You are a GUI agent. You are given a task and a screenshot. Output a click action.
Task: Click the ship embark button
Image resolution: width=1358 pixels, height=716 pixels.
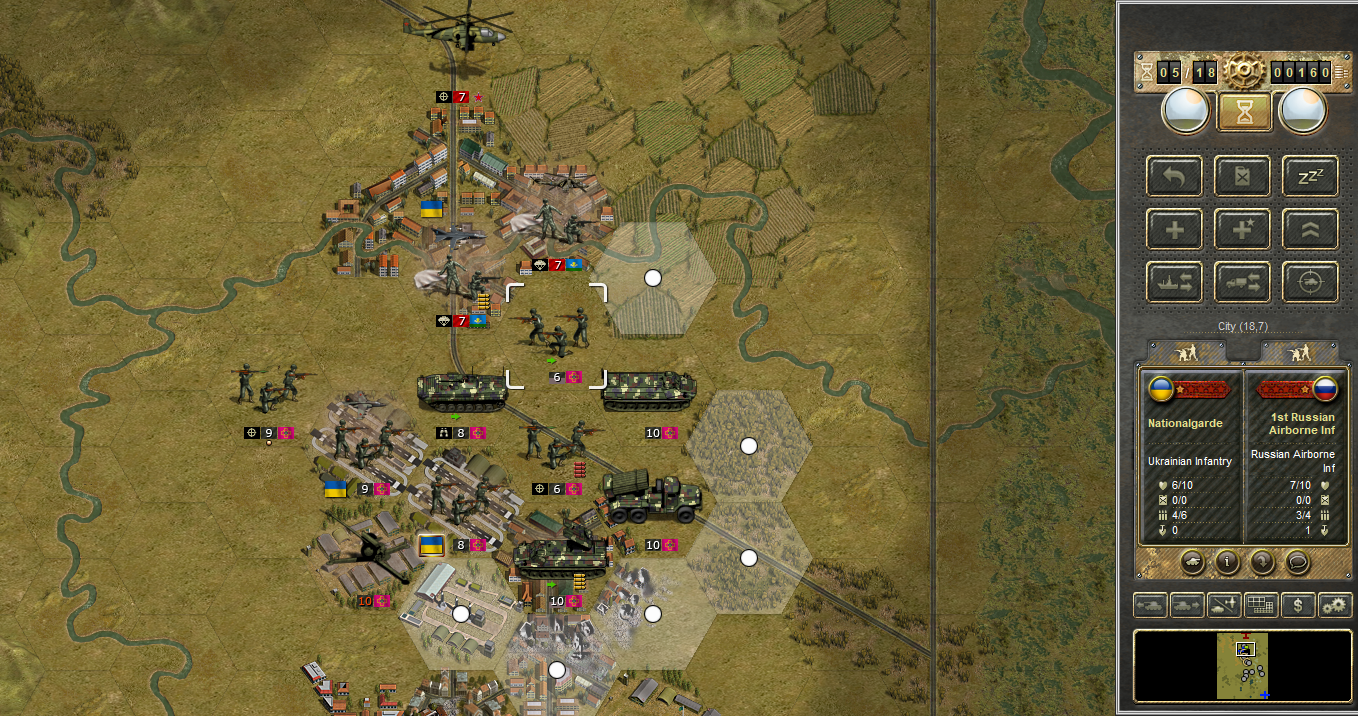point(1175,283)
